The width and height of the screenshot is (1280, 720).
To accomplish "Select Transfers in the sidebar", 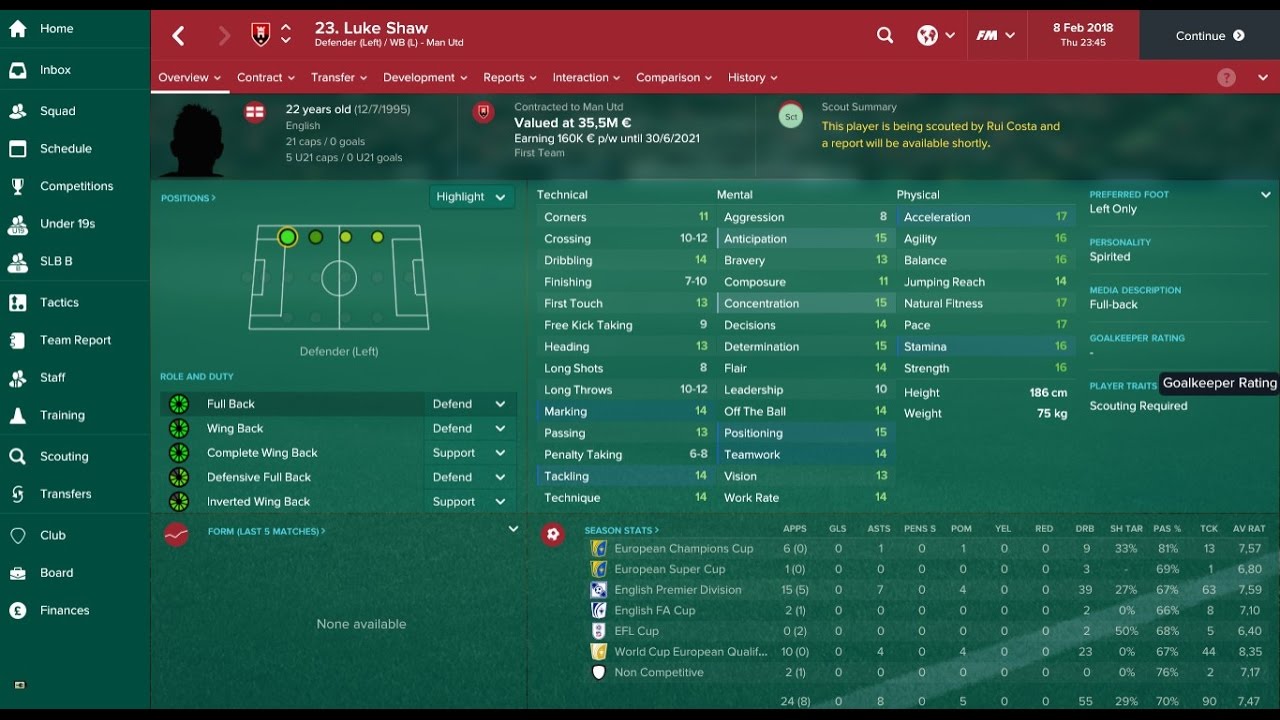I will click(x=65, y=494).
